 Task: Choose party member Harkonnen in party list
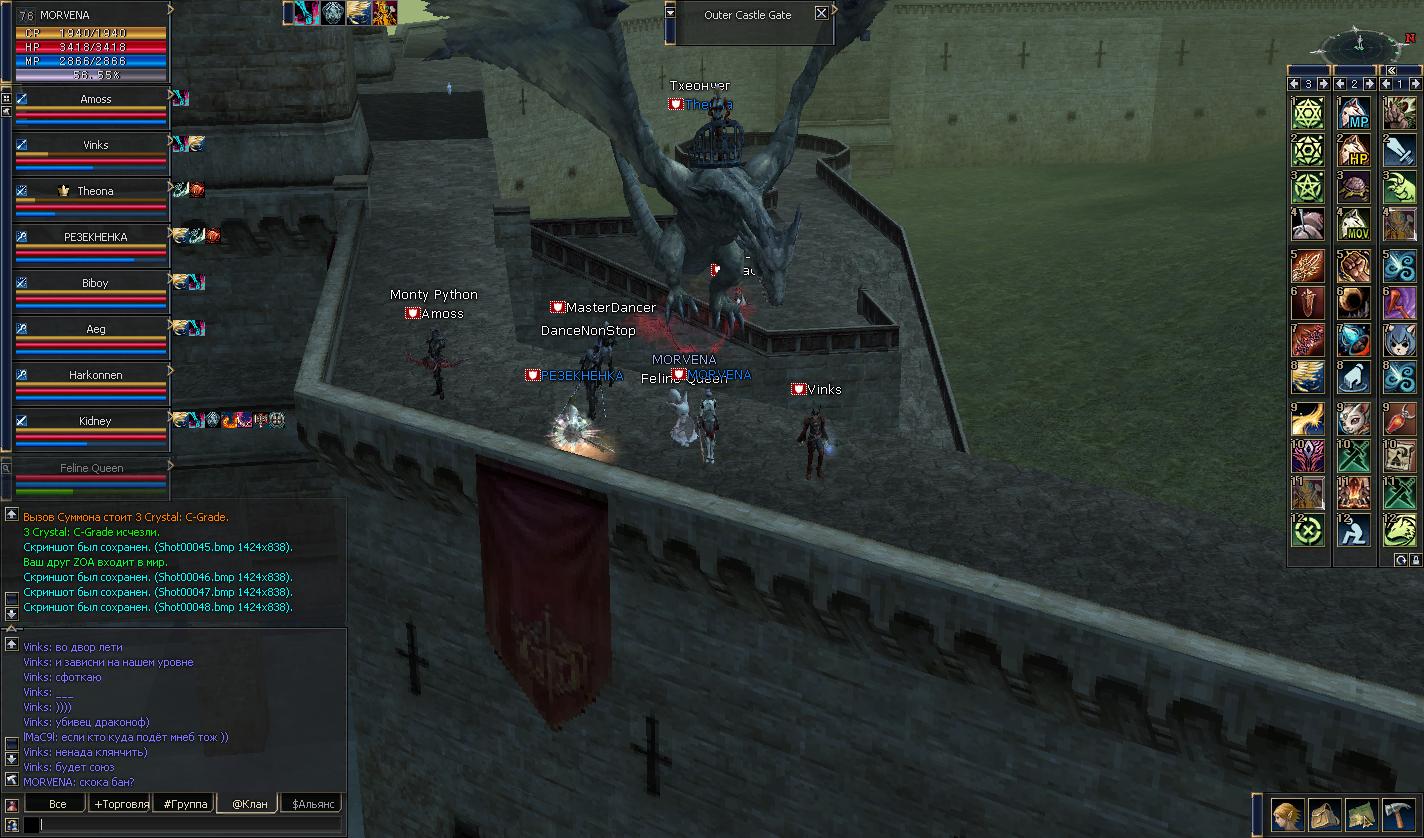pos(96,375)
